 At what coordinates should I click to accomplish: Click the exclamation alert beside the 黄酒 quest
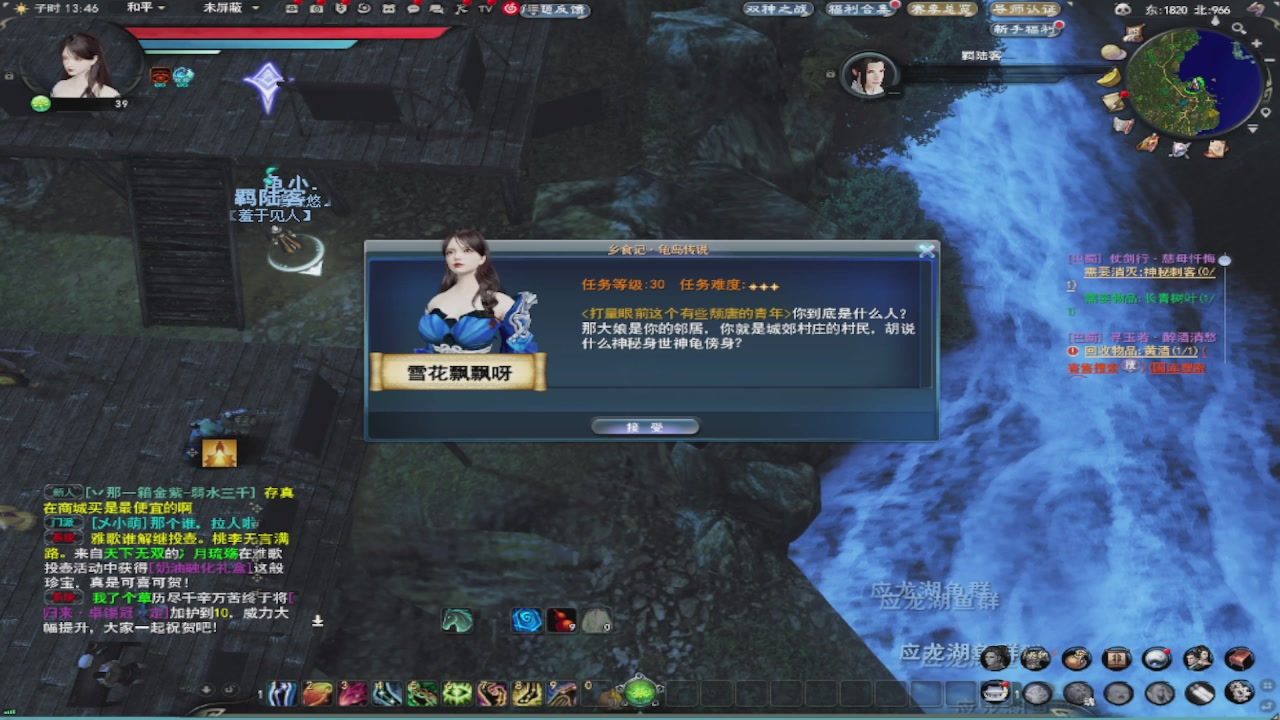point(1072,350)
